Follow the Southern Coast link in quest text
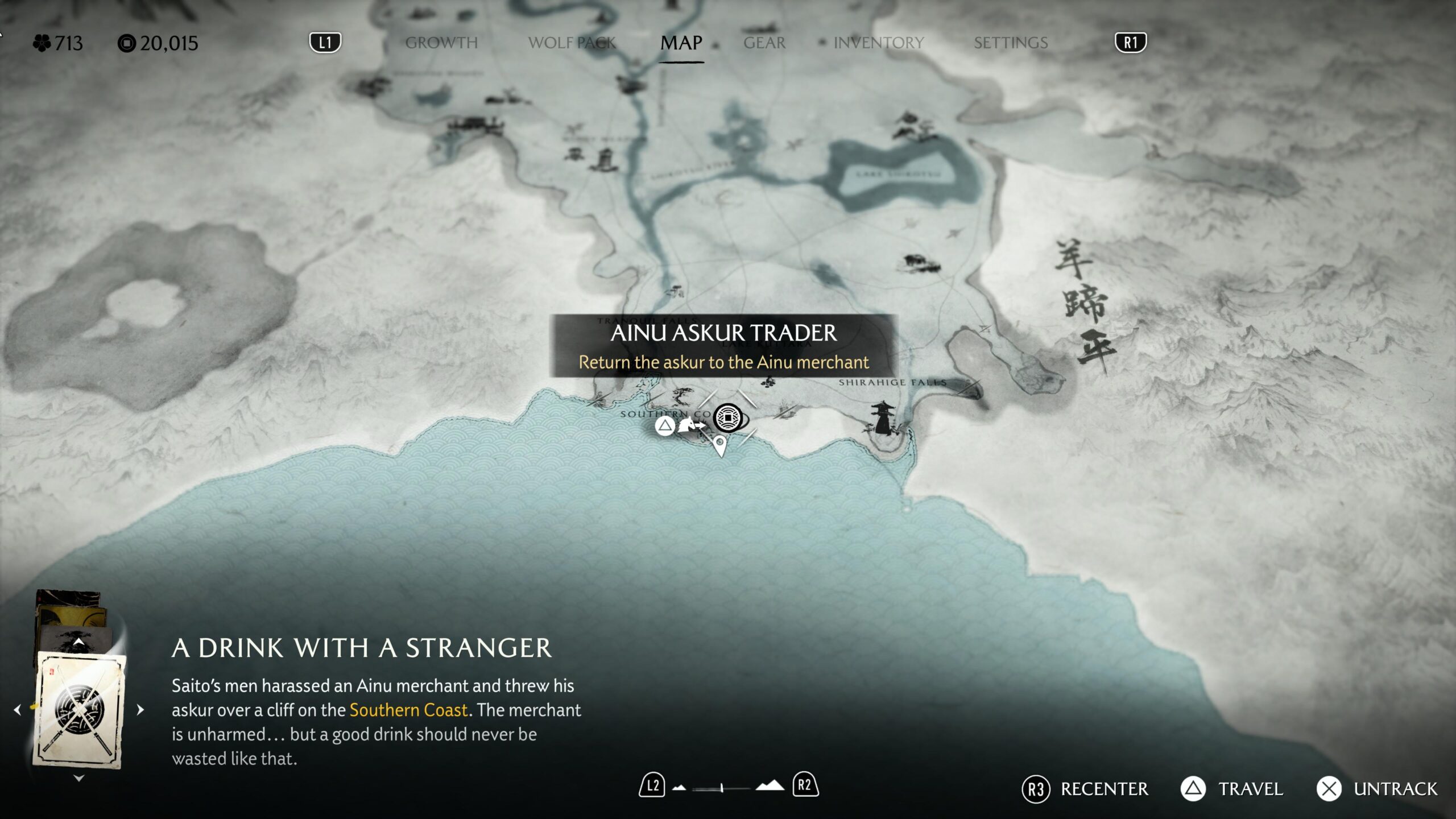 click(408, 710)
